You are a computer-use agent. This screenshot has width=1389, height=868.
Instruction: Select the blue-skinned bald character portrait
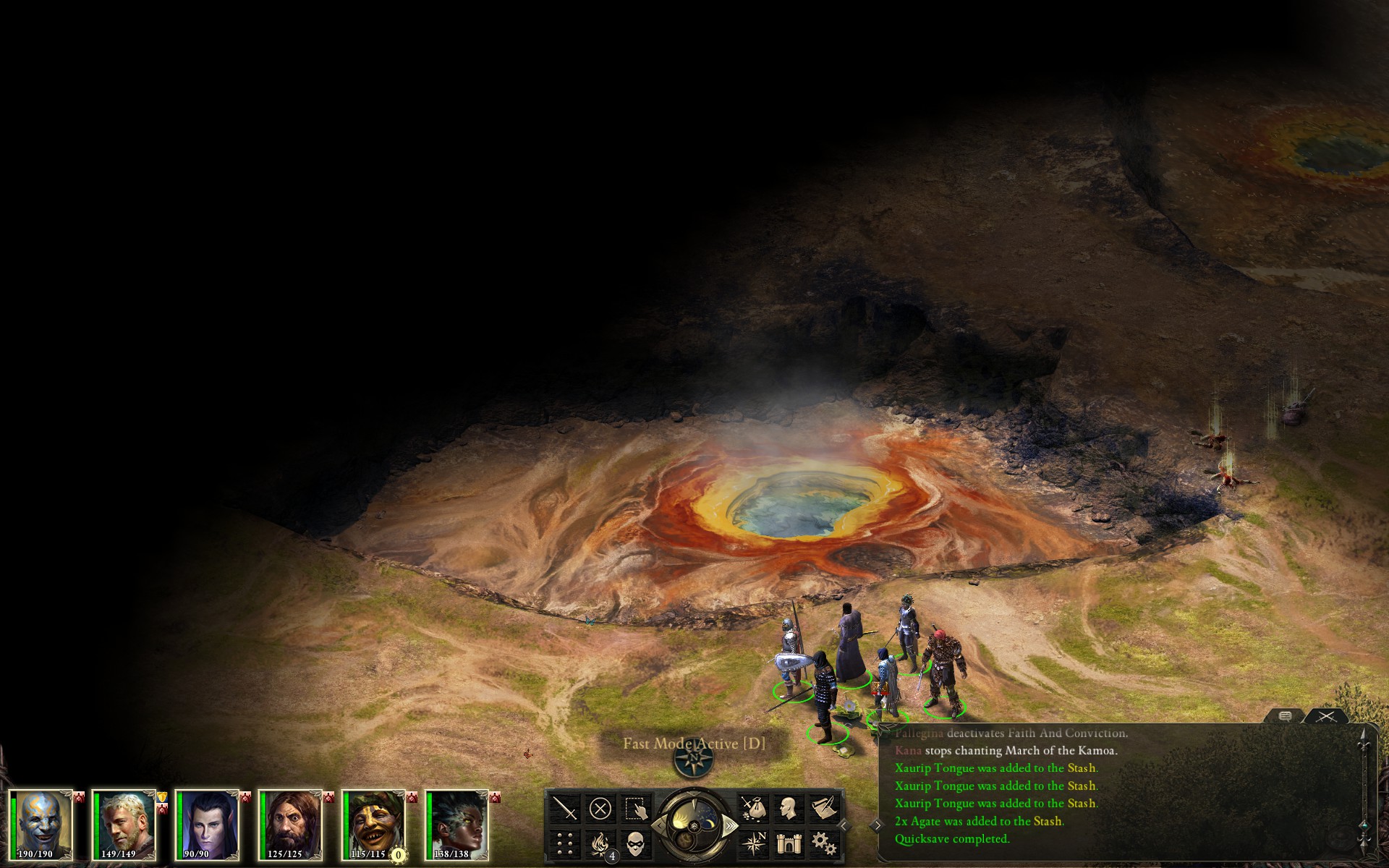pos(41,825)
